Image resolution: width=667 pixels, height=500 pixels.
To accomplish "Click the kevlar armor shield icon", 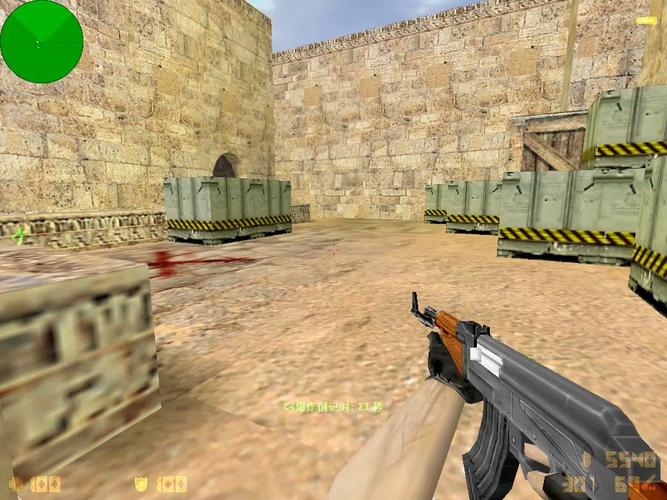I will tap(141, 485).
